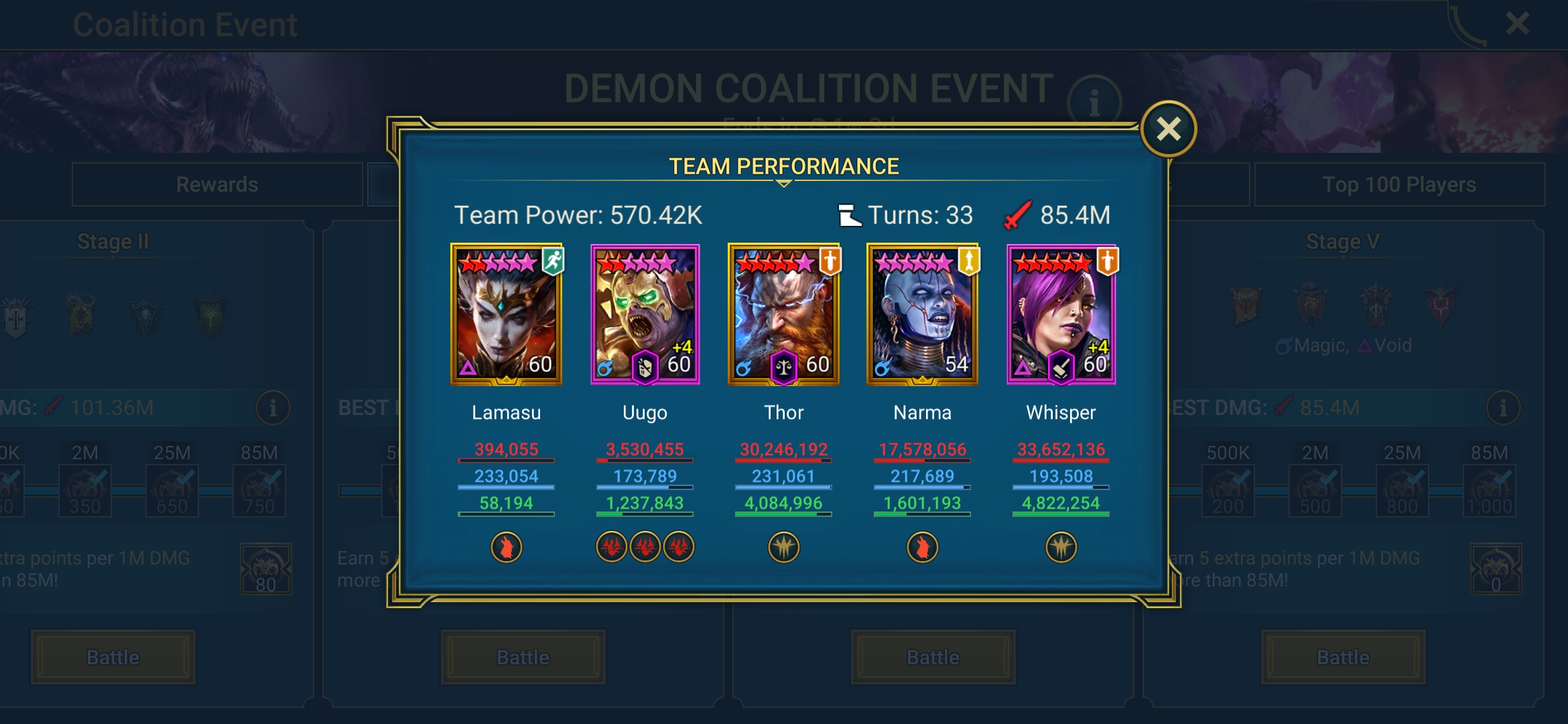Start the Stage V Battle
The width and height of the screenshot is (1568, 724).
1343,657
